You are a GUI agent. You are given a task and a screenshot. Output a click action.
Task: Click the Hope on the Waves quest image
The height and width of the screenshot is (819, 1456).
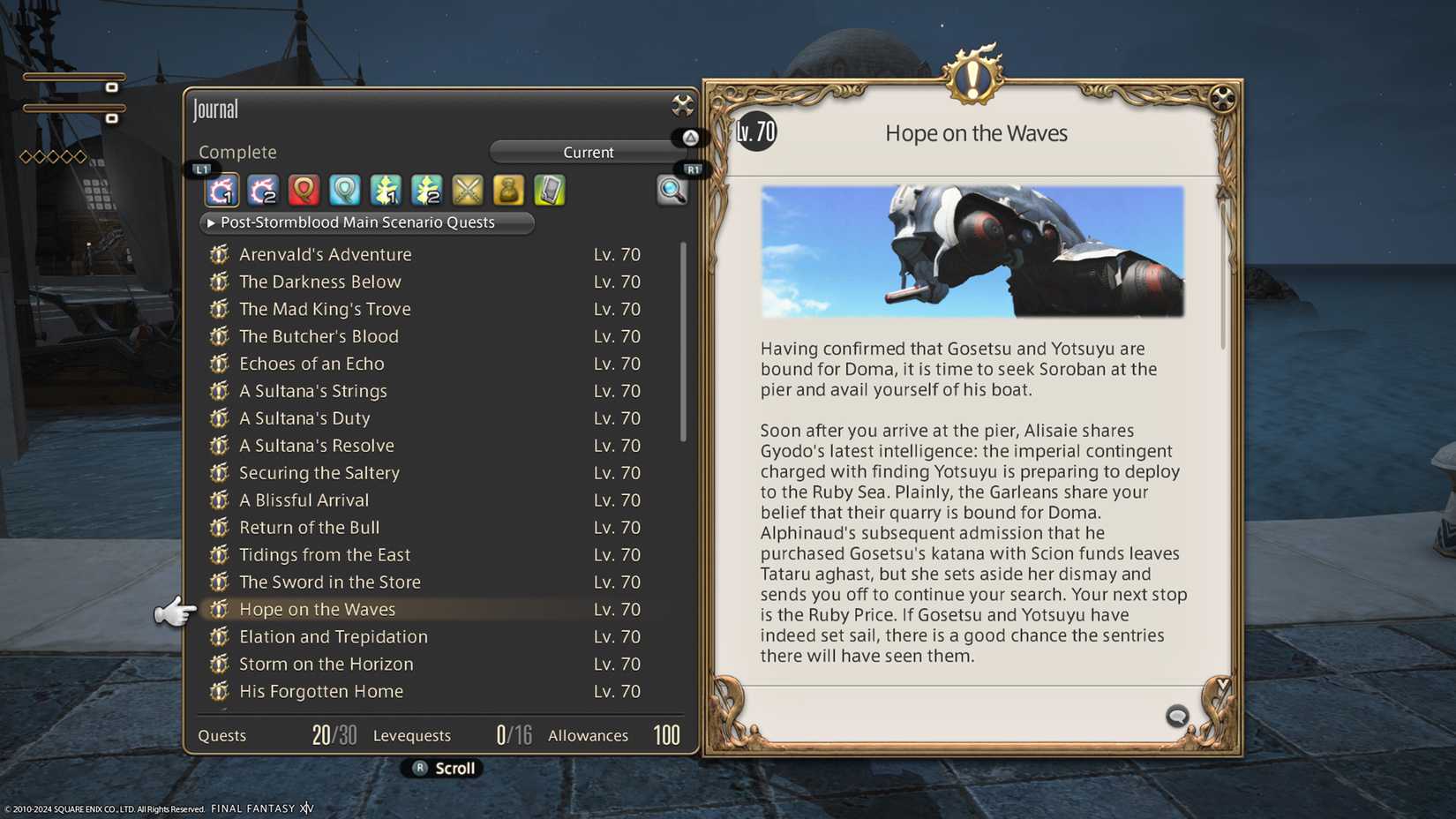pos(973,251)
